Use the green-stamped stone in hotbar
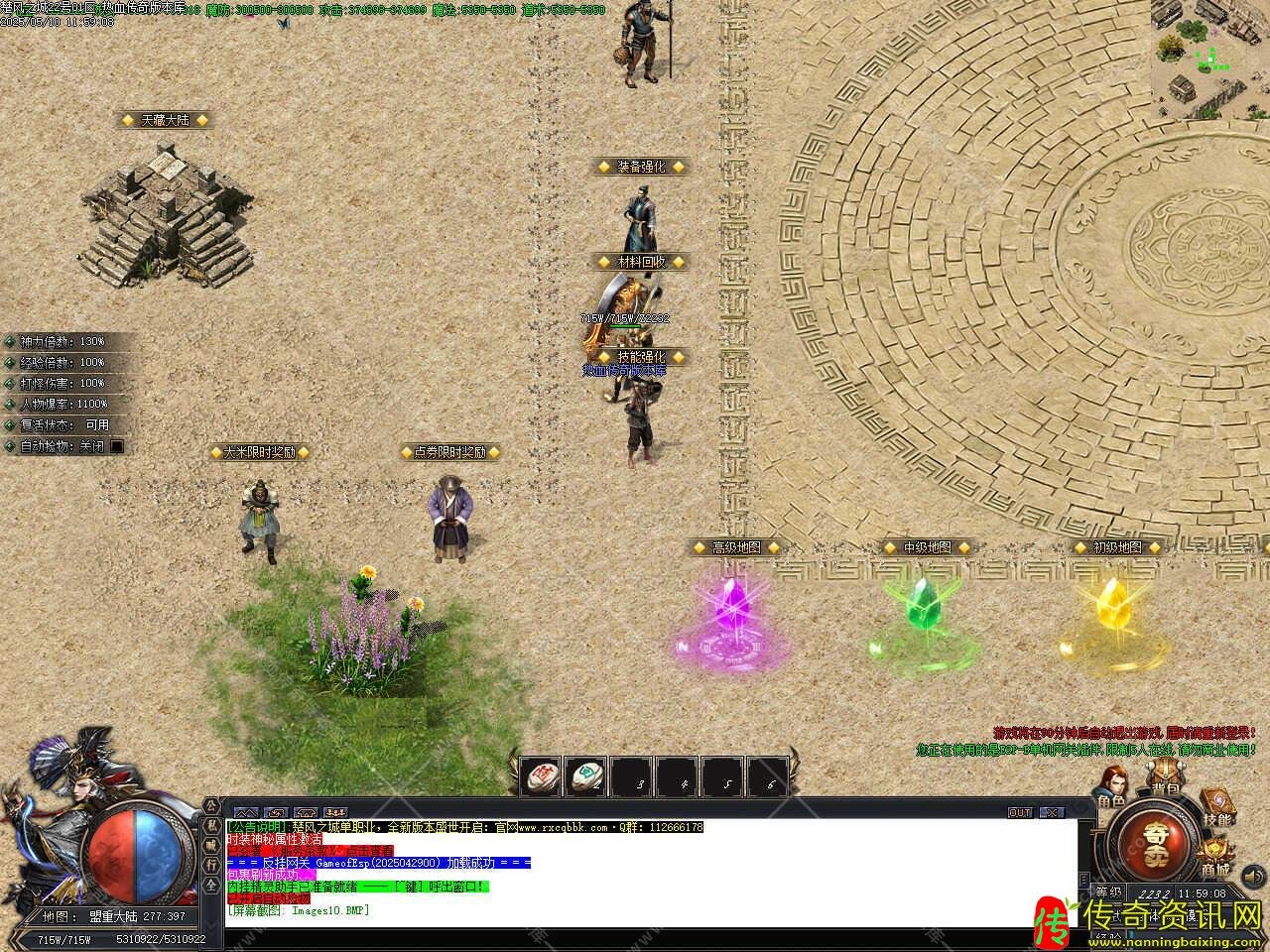 coord(586,775)
